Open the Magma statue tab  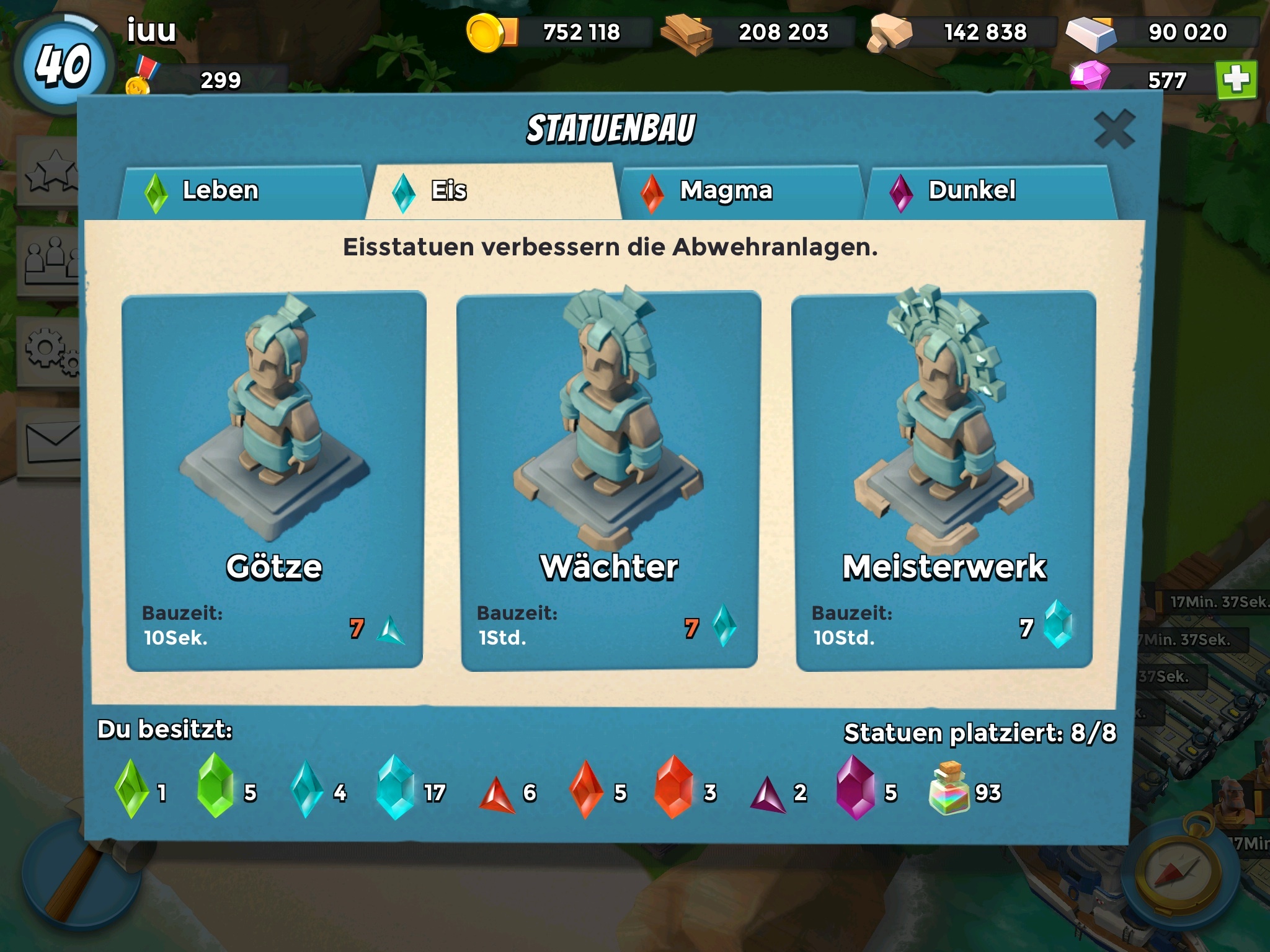[741, 191]
